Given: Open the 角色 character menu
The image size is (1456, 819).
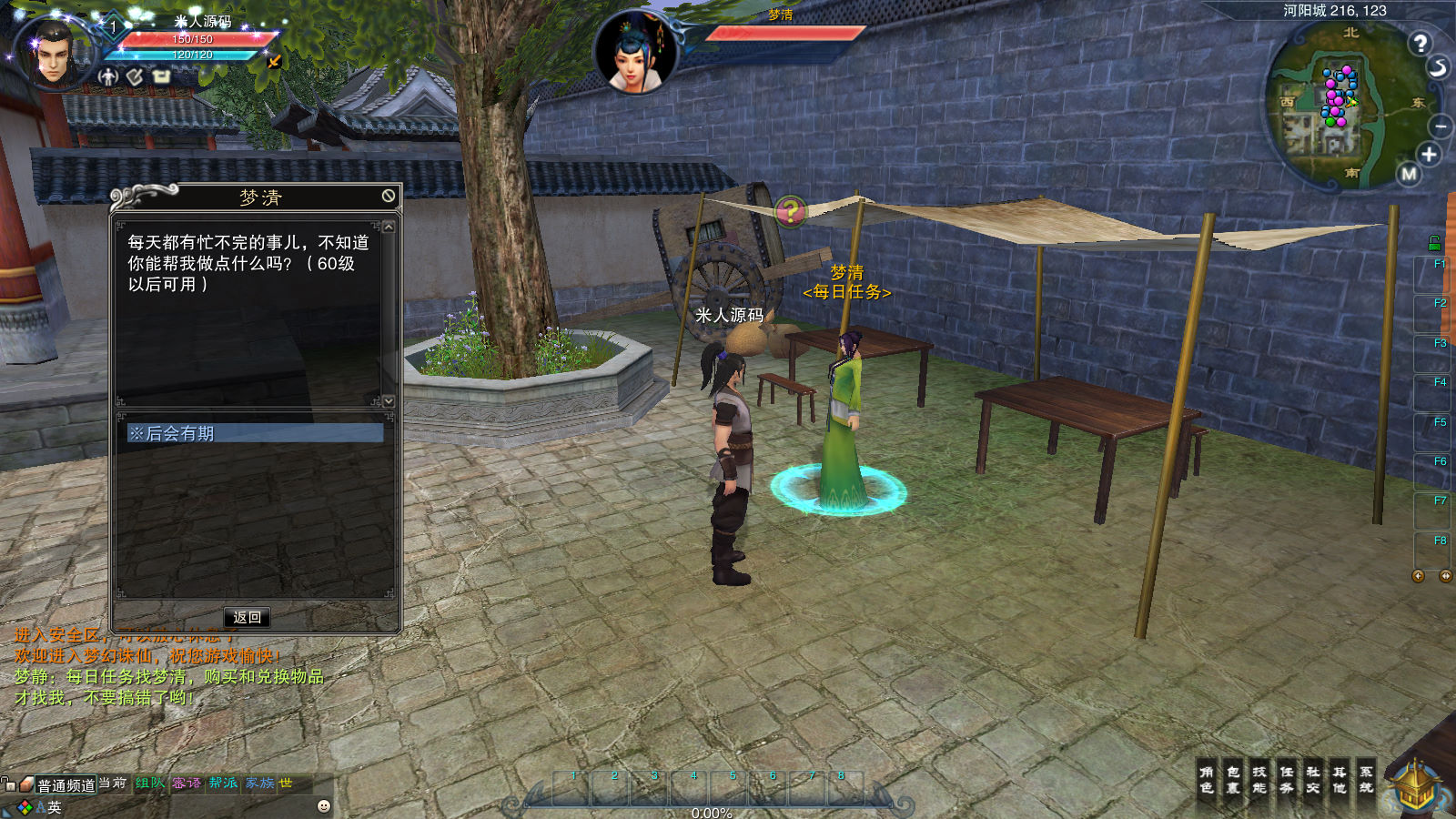Looking at the screenshot, I should [1207, 780].
